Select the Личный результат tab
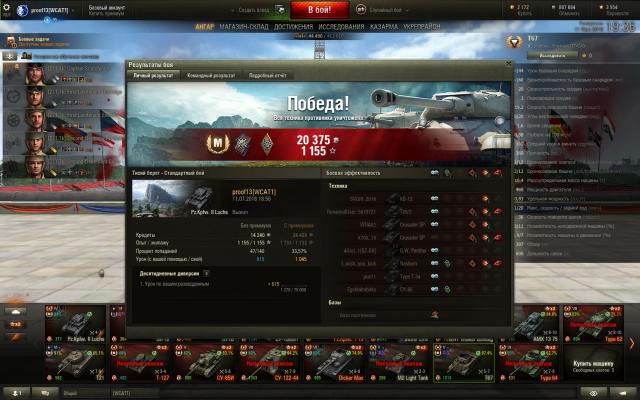The image size is (640, 400). coord(154,75)
